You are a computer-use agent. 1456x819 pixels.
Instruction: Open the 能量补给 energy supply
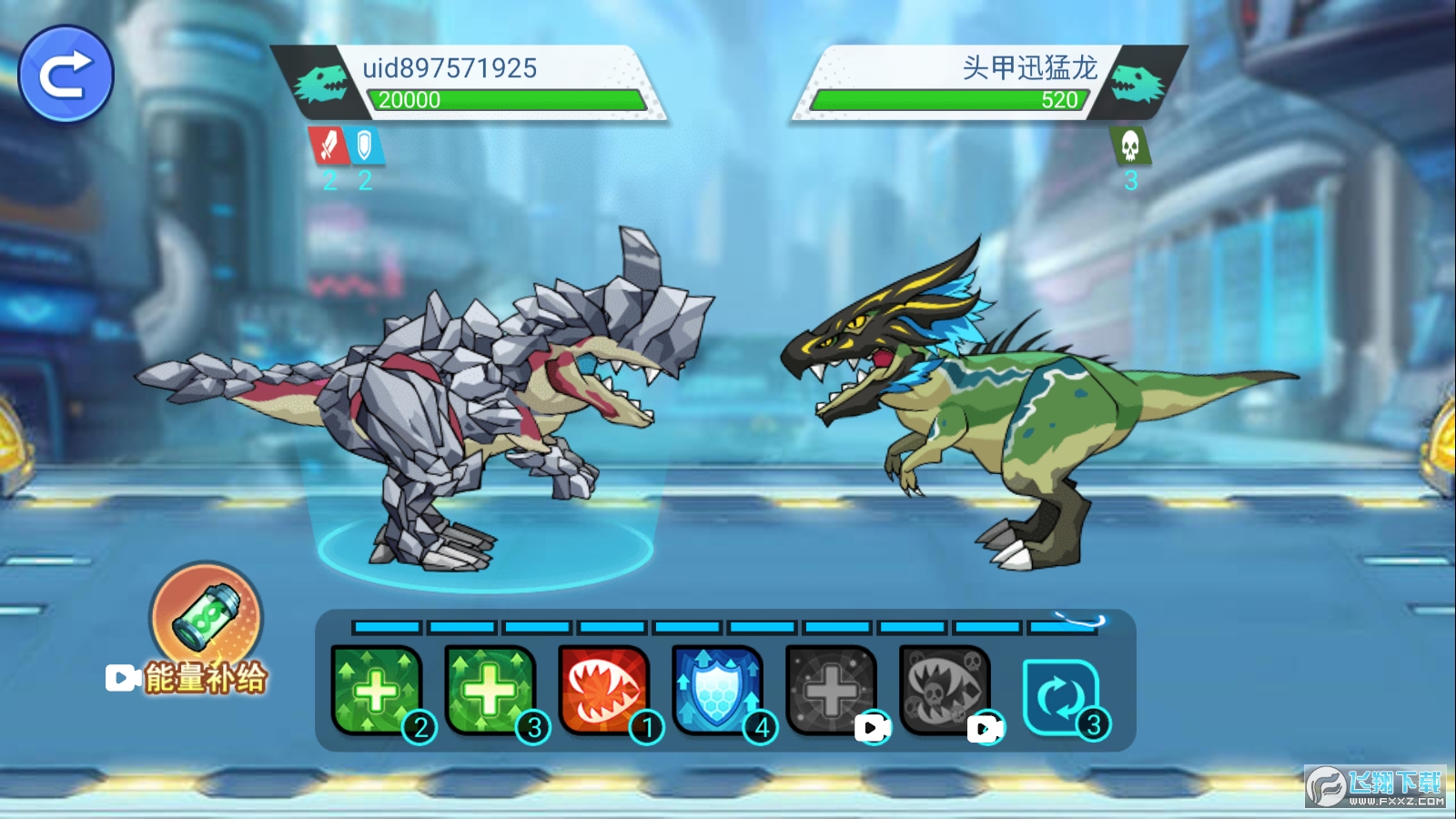click(x=207, y=619)
